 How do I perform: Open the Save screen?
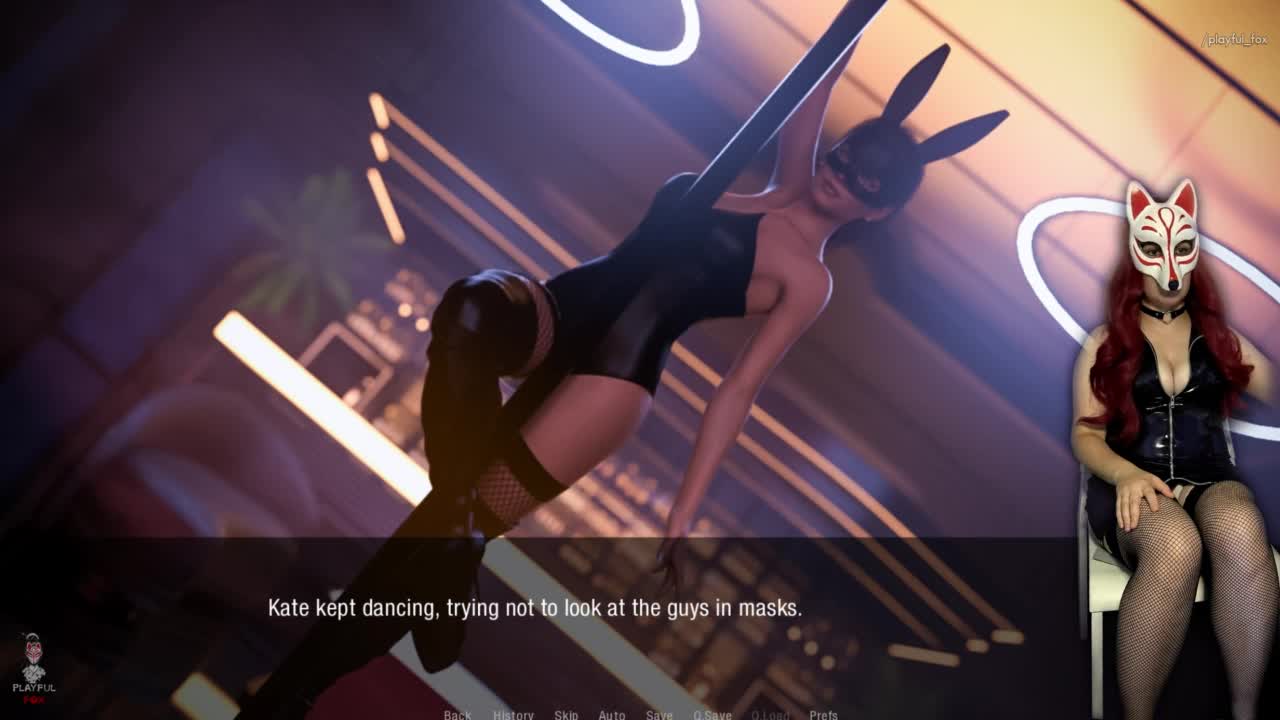(x=659, y=714)
